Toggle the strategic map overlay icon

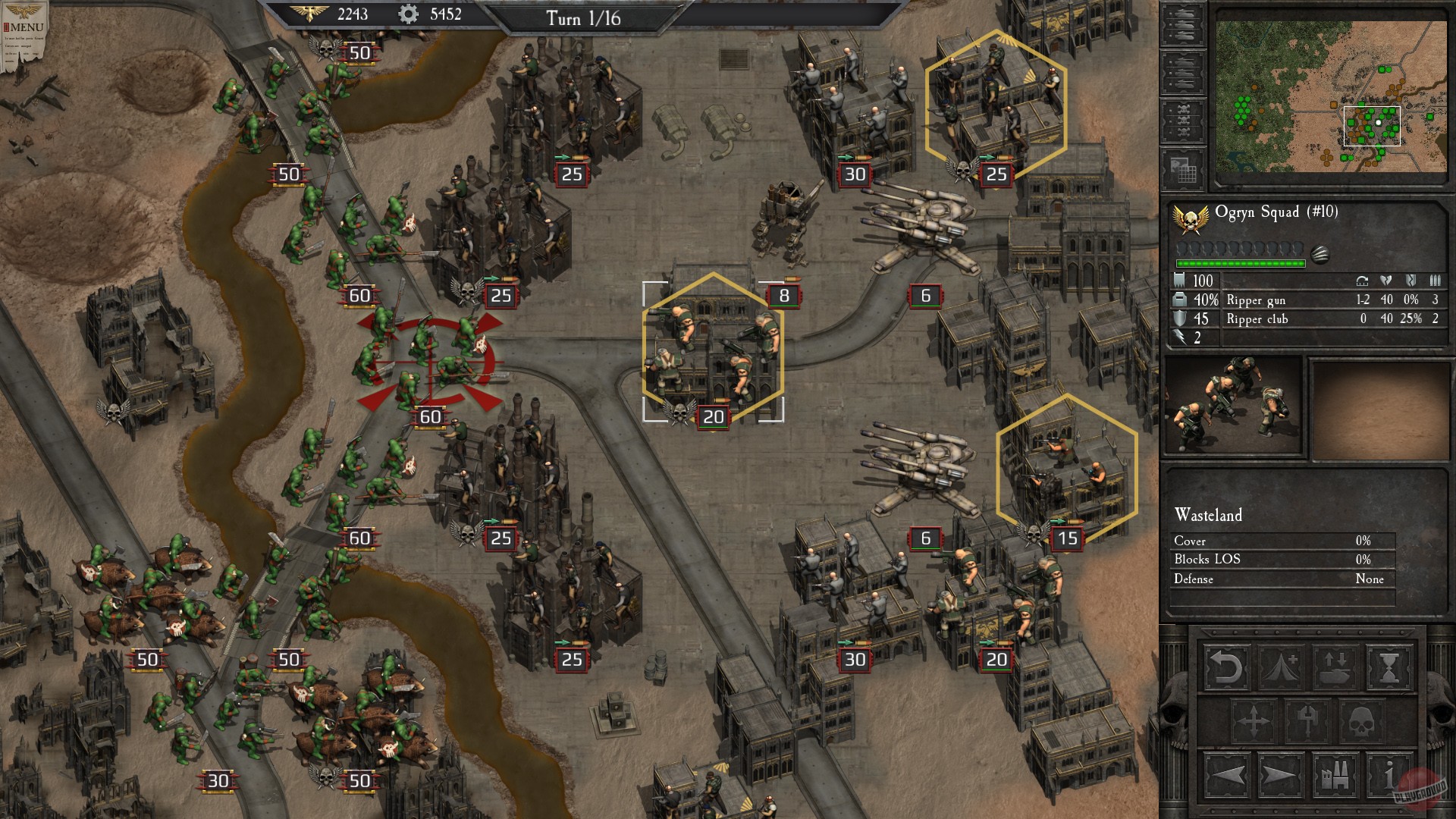pyautogui.click(x=1183, y=168)
